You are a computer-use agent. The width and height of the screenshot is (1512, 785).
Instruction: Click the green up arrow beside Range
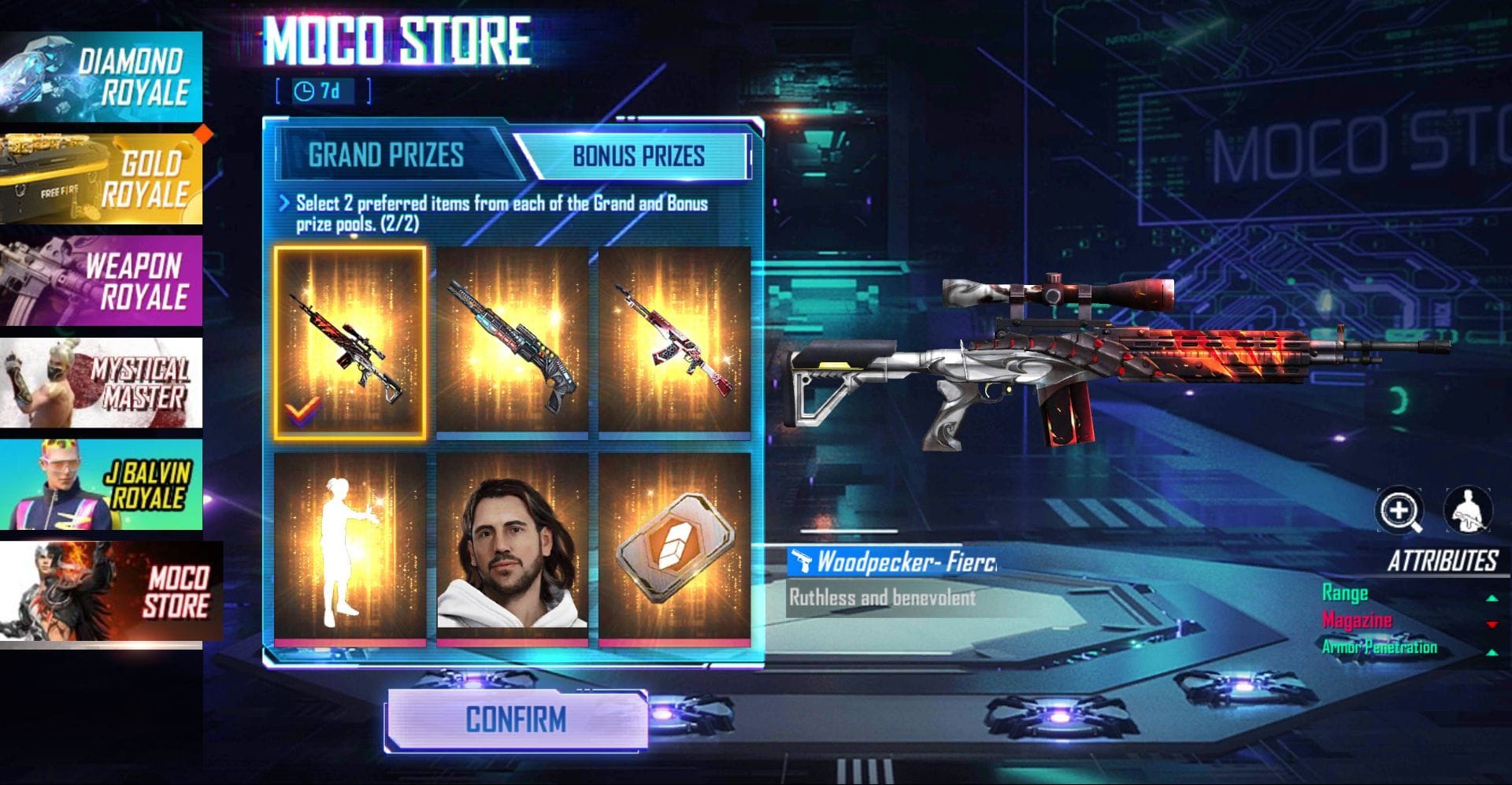pos(1492,598)
